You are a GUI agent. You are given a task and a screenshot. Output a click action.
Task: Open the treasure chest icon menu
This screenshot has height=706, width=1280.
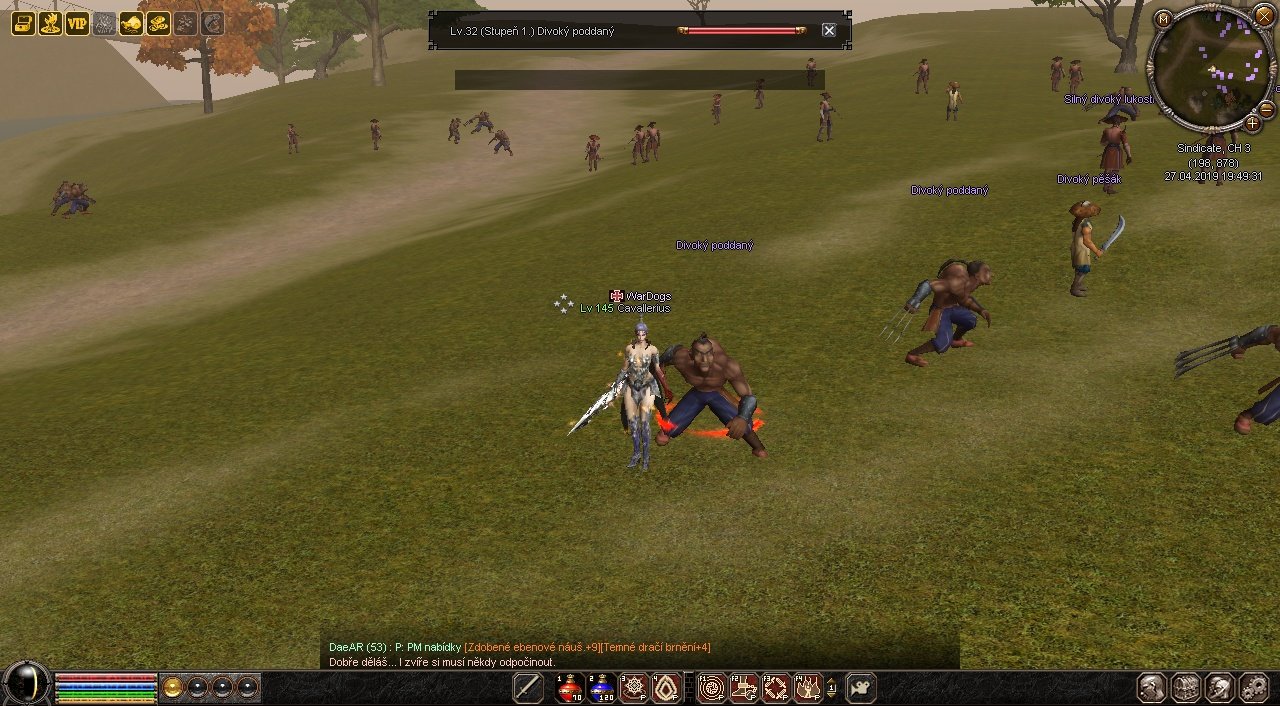(x=23, y=24)
